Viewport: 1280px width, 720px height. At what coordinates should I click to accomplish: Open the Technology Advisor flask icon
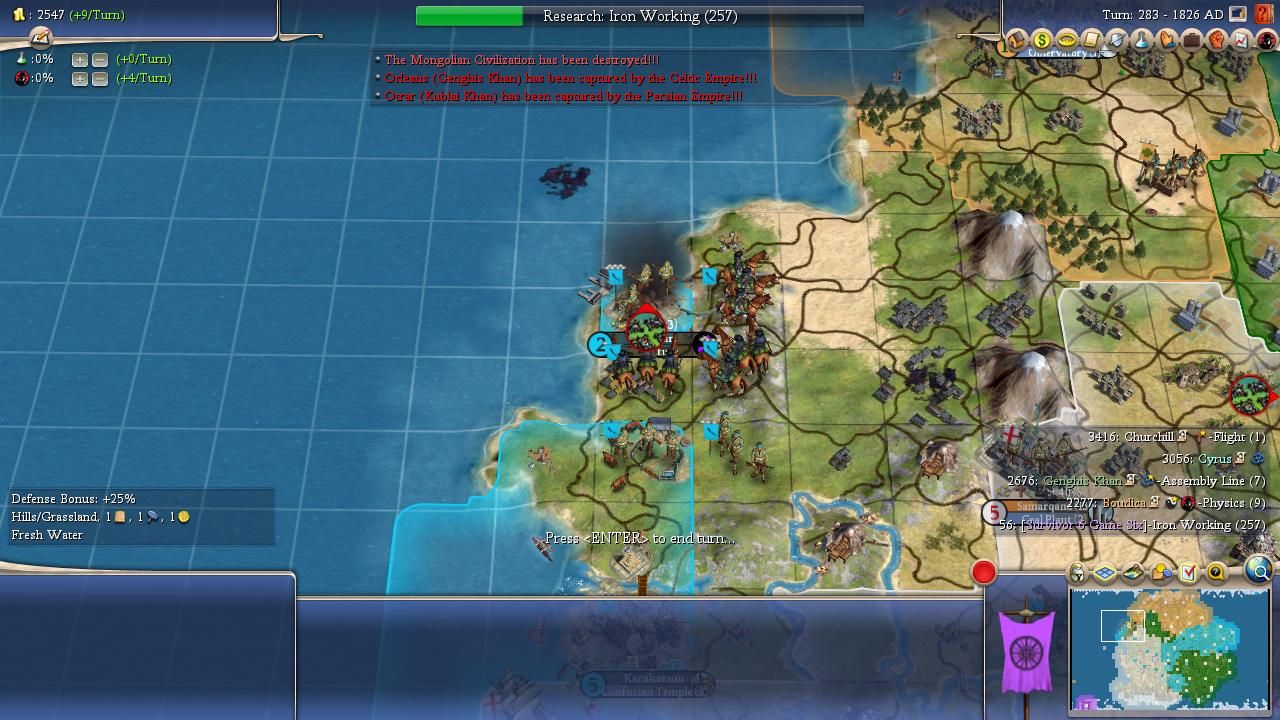[x=1141, y=41]
